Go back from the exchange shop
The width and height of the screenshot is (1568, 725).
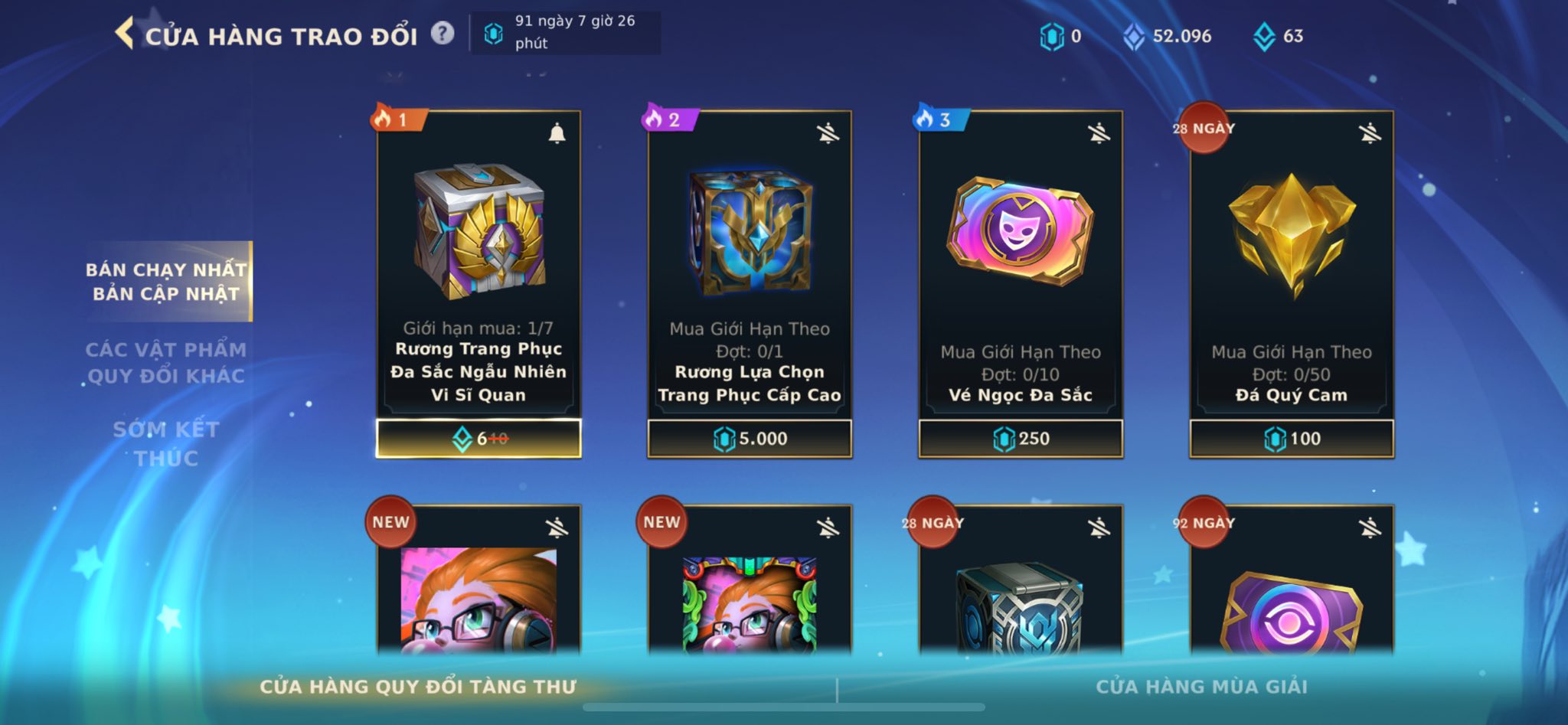(x=124, y=34)
